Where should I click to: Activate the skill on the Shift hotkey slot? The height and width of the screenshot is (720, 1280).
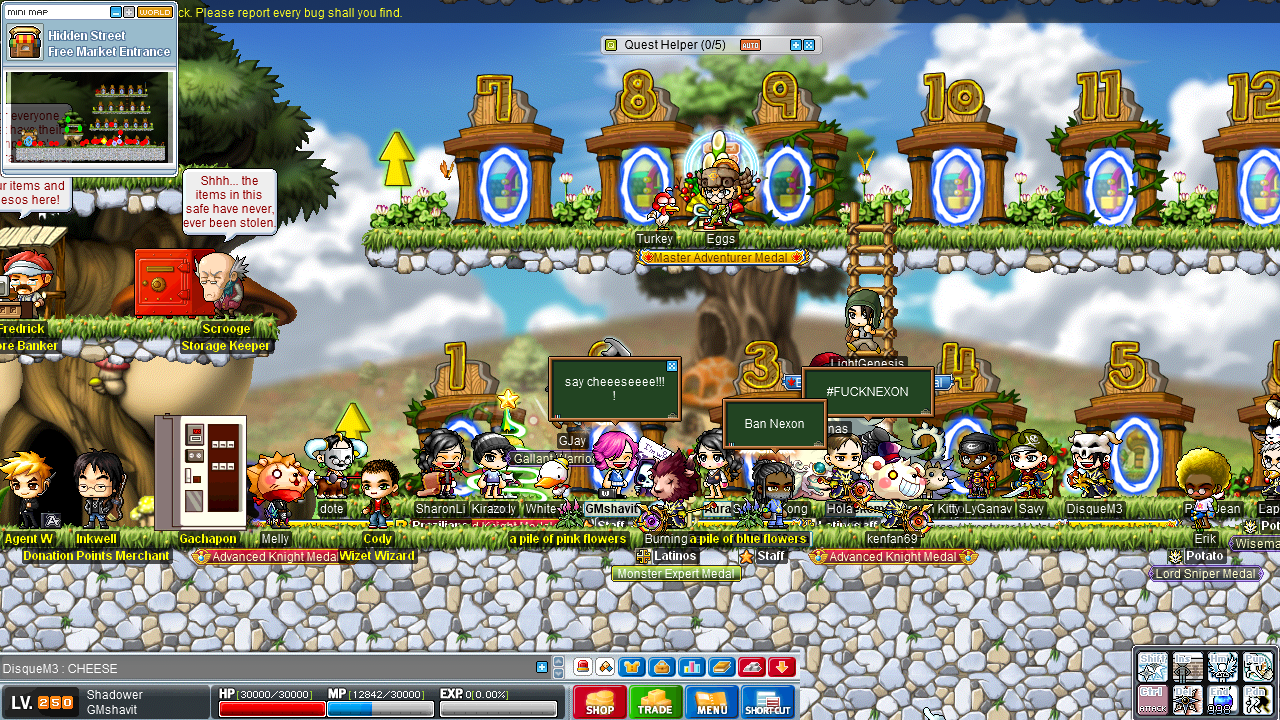1152,667
